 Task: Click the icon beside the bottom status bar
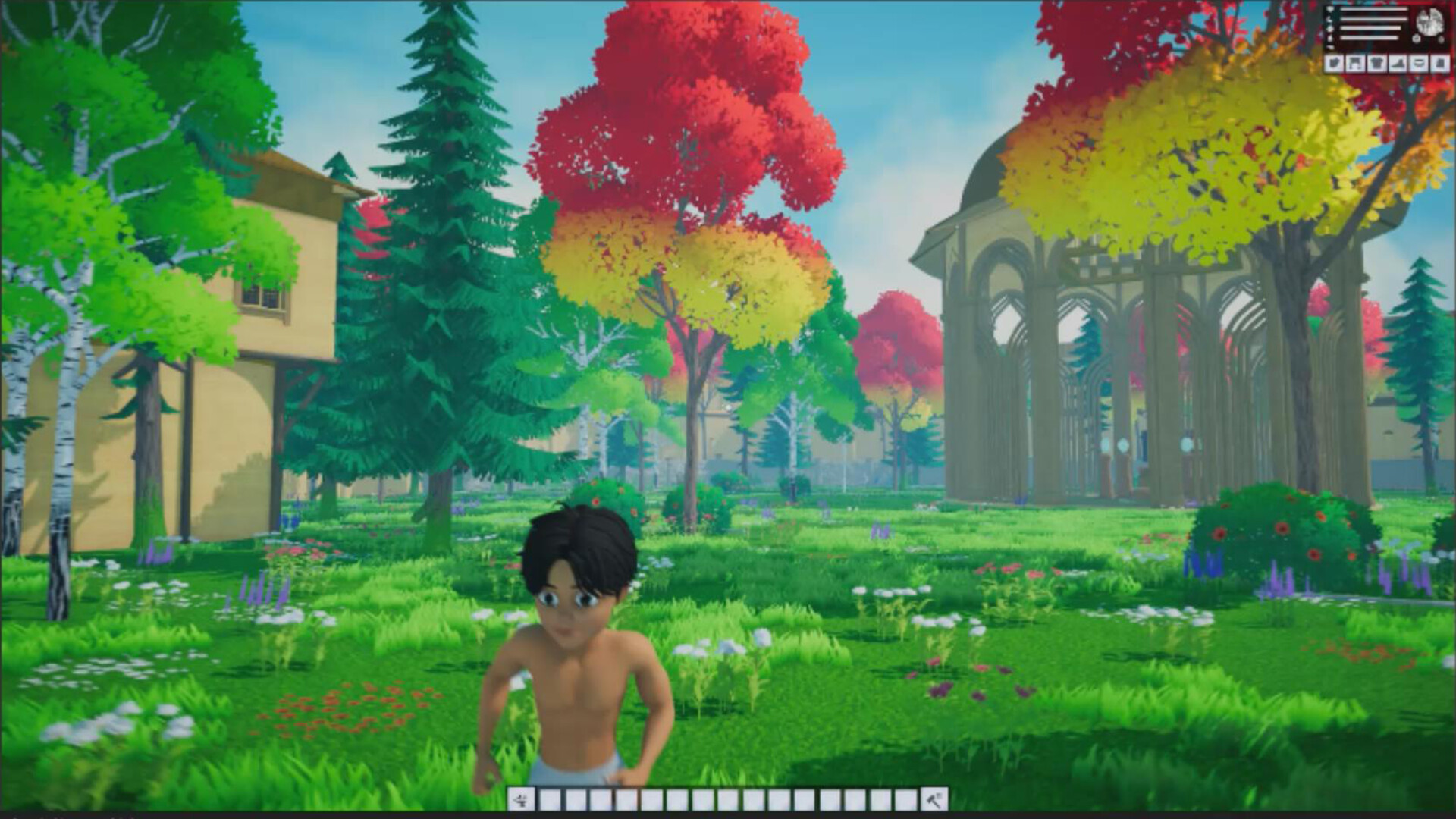tap(1329, 39)
